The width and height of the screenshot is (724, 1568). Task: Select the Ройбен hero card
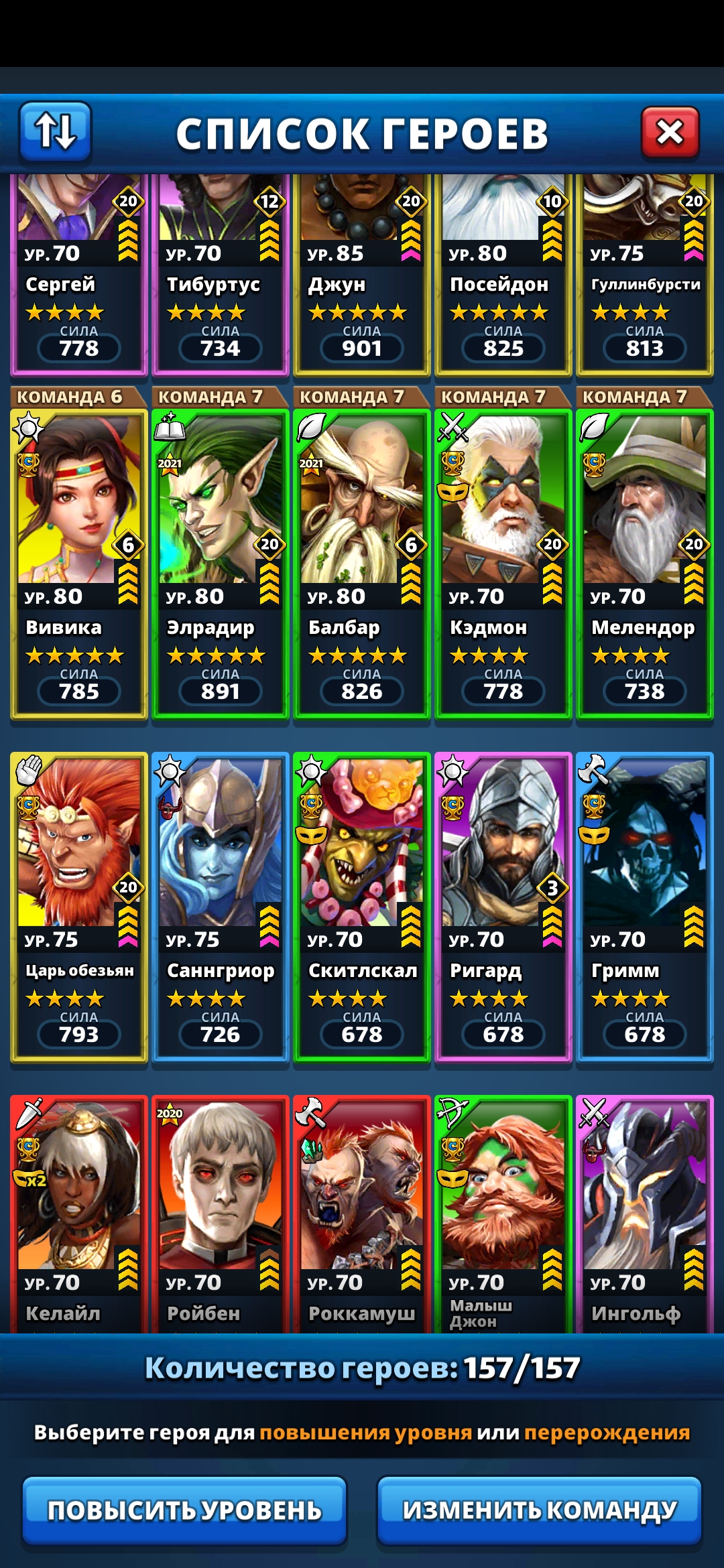221,1213
